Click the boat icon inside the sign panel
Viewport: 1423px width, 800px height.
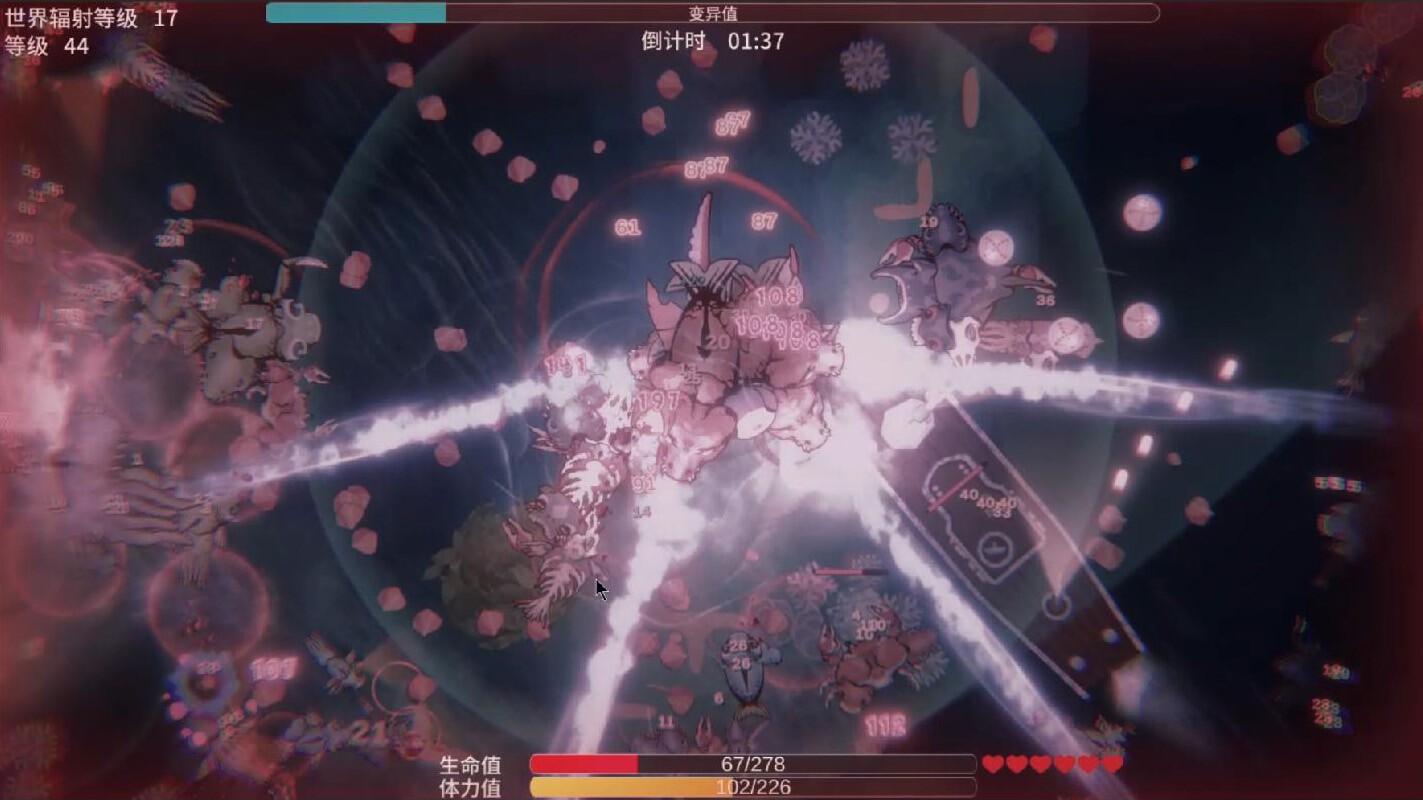click(x=994, y=549)
